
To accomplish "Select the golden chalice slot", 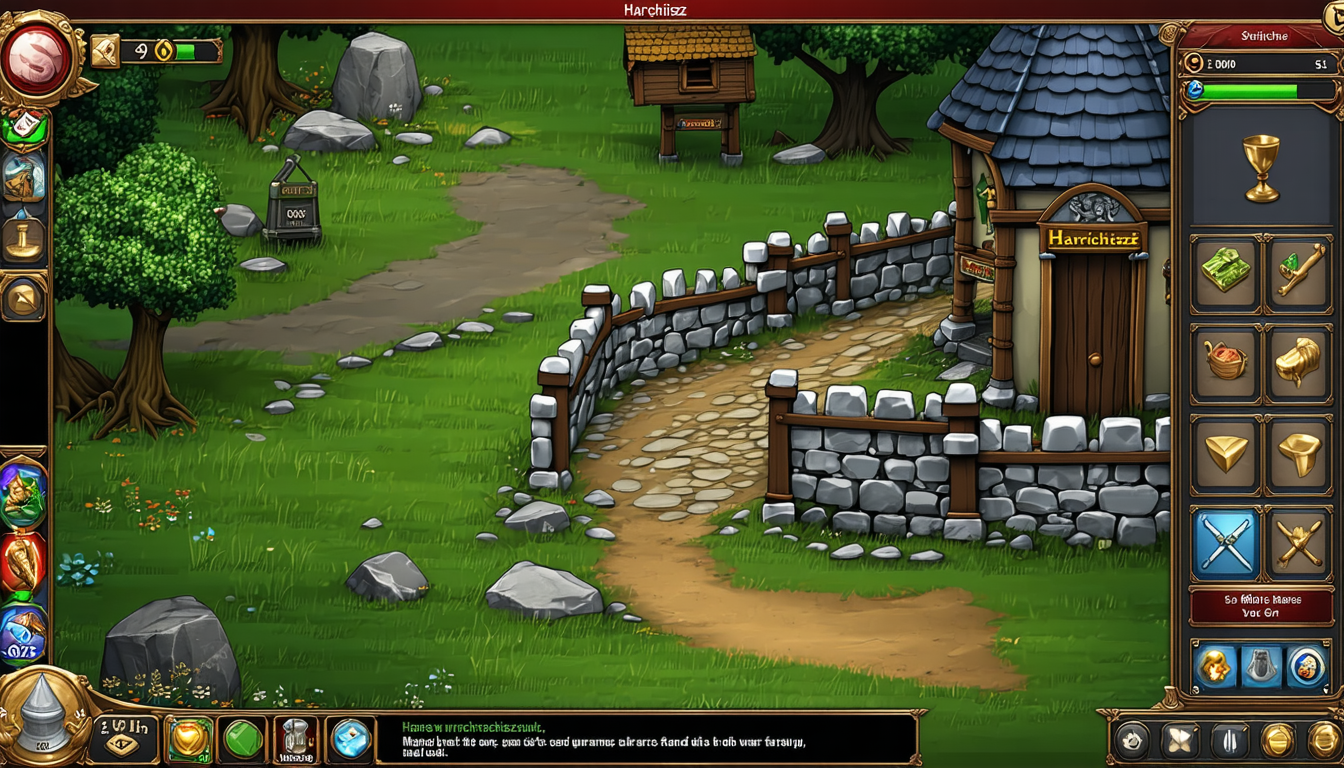I will pyautogui.click(x=1259, y=166).
